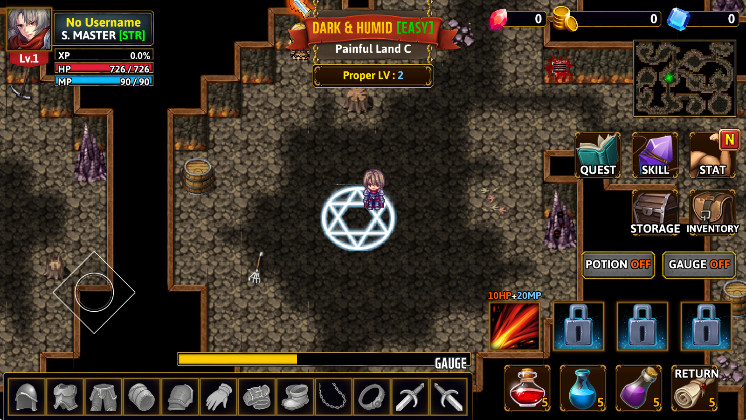This screenshot has height=420, width=746.
Task: Open the Stat screen
Action: tap(713, 155)
